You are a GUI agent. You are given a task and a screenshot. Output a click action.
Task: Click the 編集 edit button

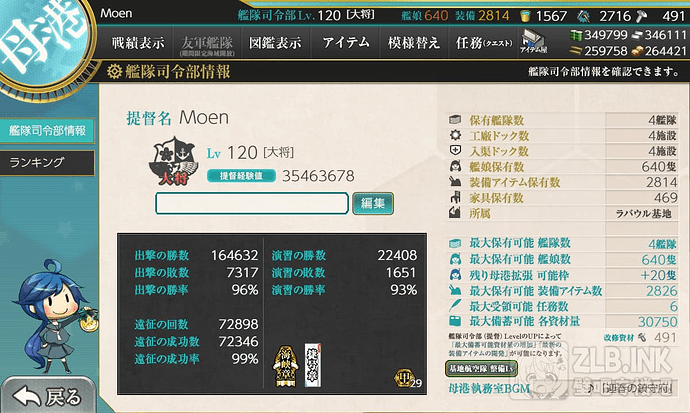pyautogui.click(x=373, y=203)
